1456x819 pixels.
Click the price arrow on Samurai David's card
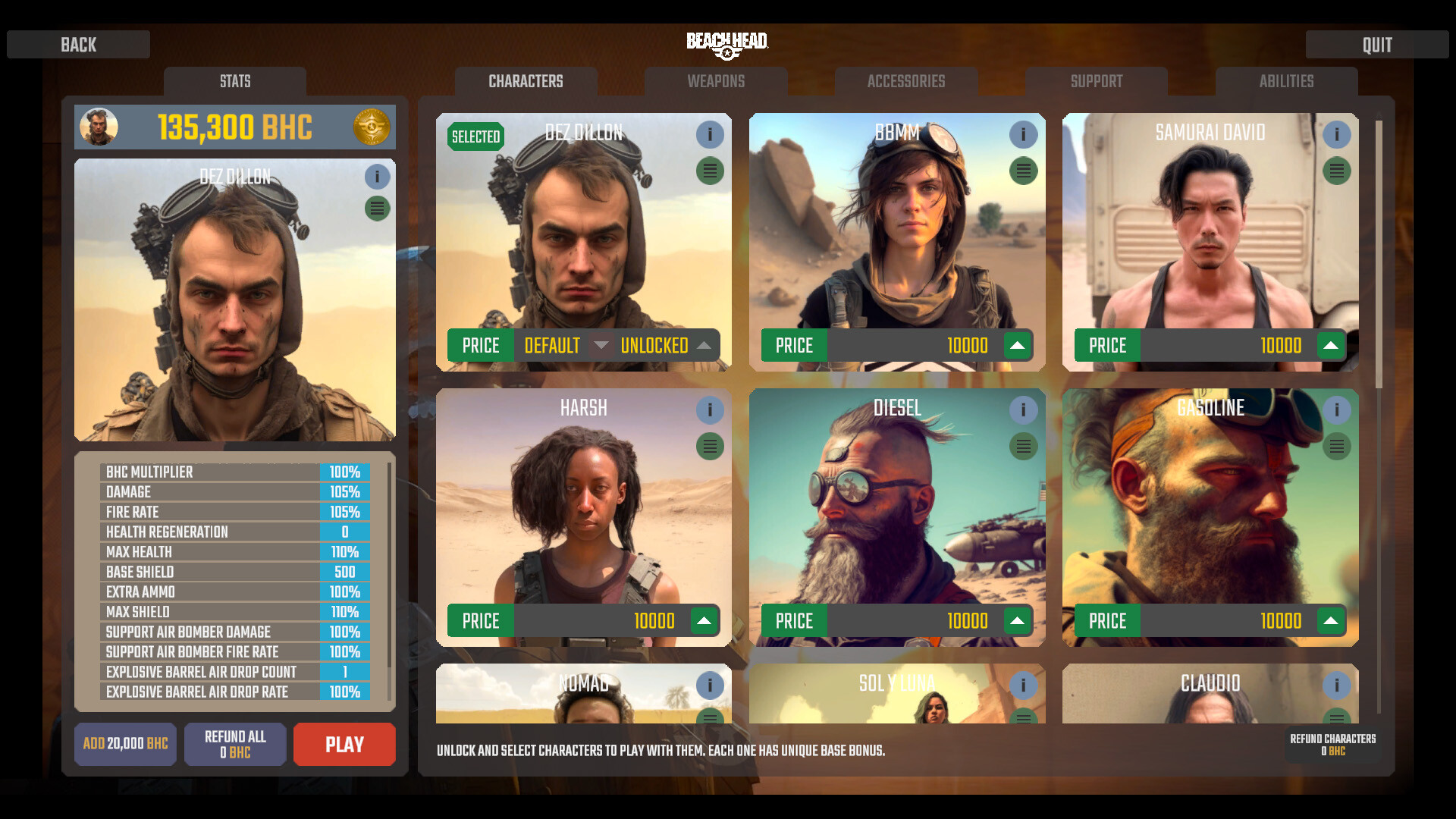[x=1331, y=345]
